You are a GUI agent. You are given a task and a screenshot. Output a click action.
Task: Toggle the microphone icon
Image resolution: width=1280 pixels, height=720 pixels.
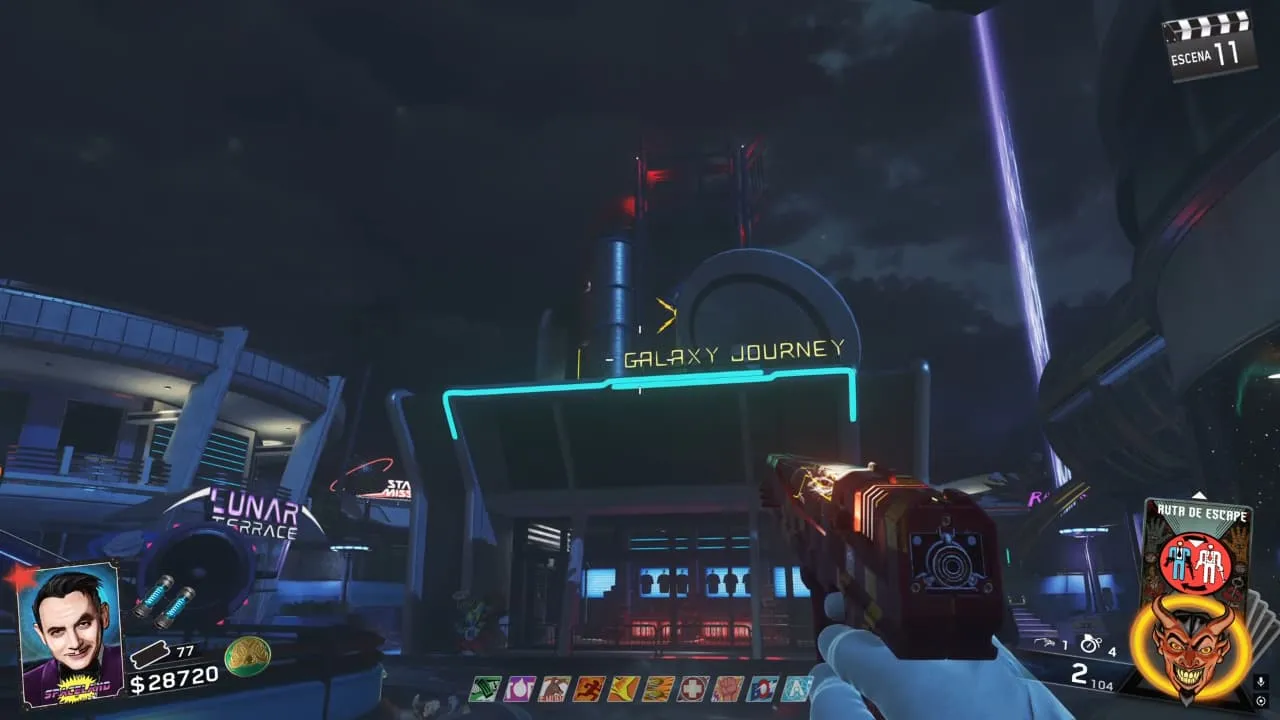pos(1261,681)
